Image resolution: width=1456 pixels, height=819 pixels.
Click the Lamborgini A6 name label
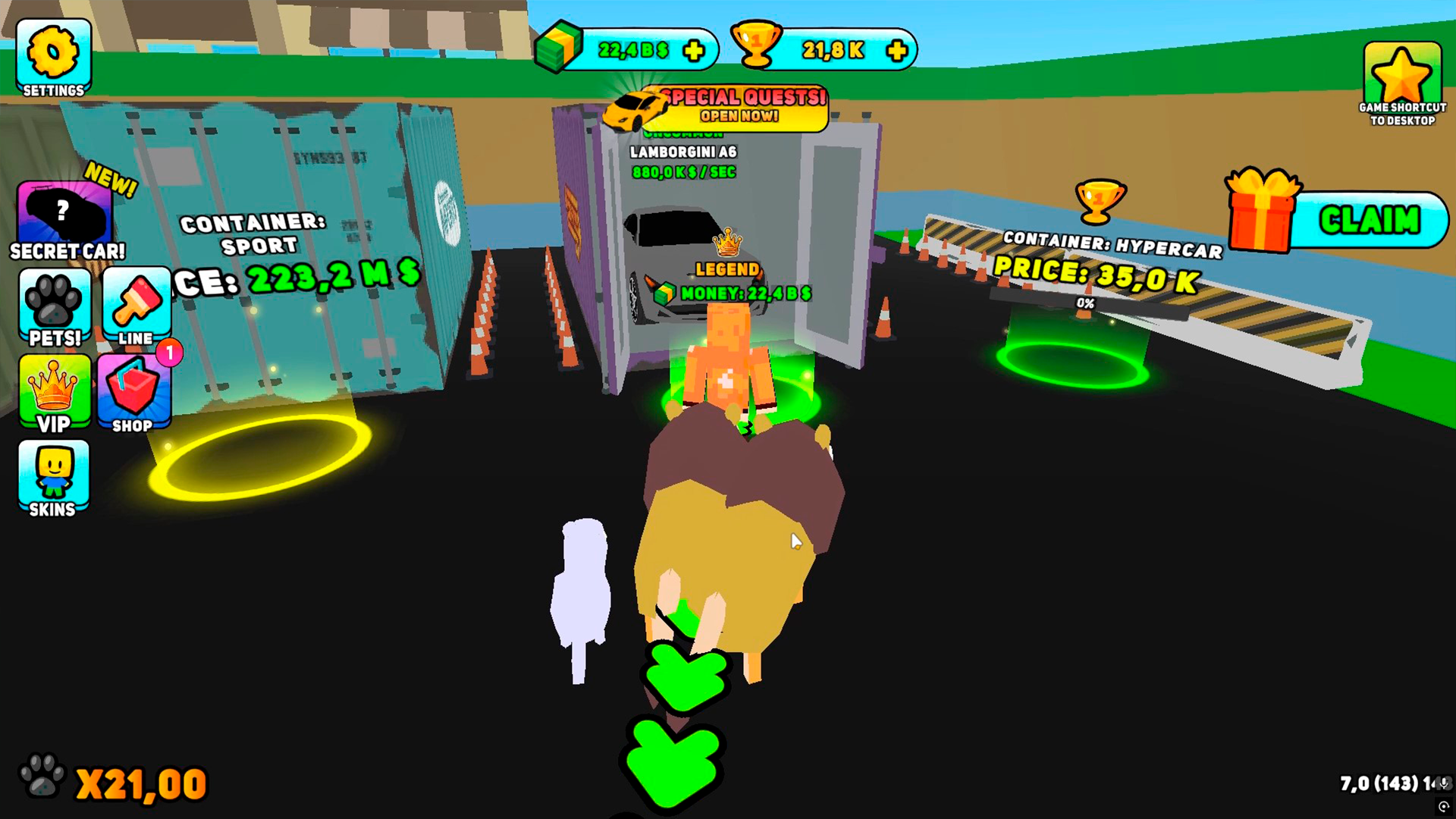pyautogui.click(x=683, y=152)
